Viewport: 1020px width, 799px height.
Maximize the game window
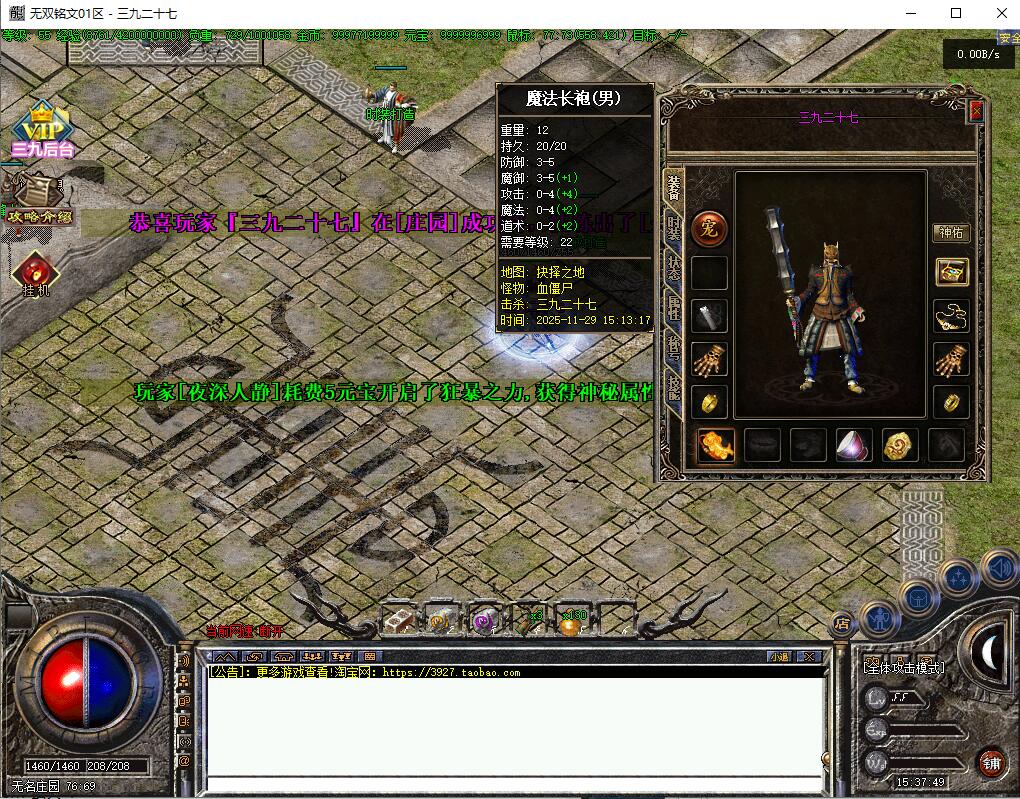(x=955, y=13)
